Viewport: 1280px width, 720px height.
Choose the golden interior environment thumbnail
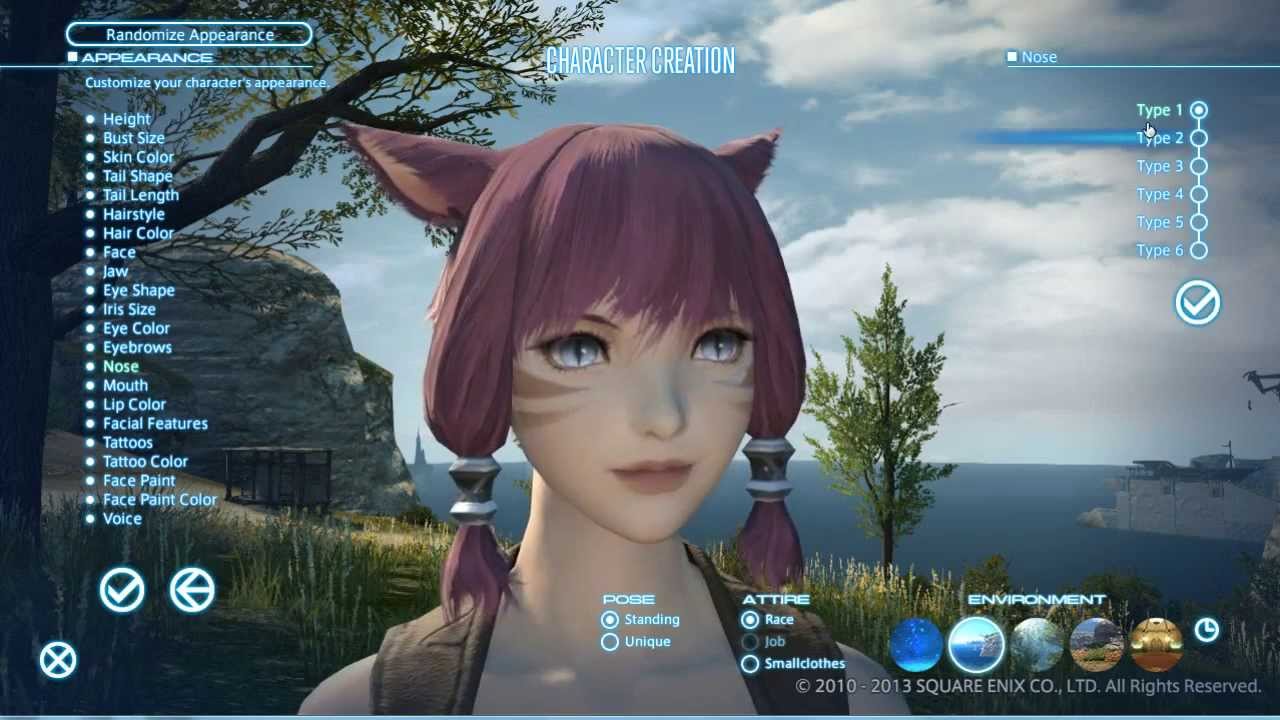pos(1156,645)
